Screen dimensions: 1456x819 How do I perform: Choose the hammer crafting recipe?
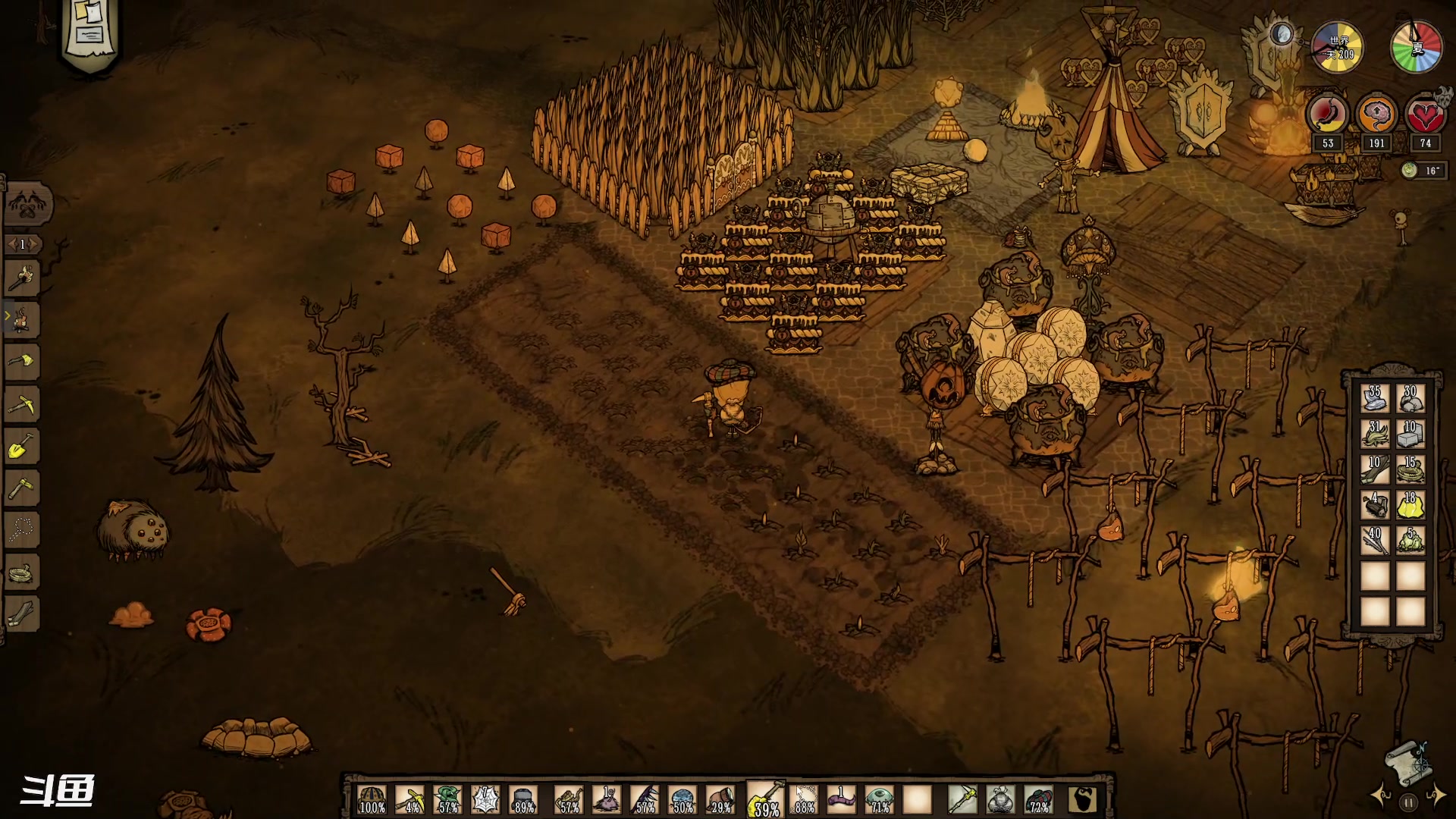click(x=22, y=488)
